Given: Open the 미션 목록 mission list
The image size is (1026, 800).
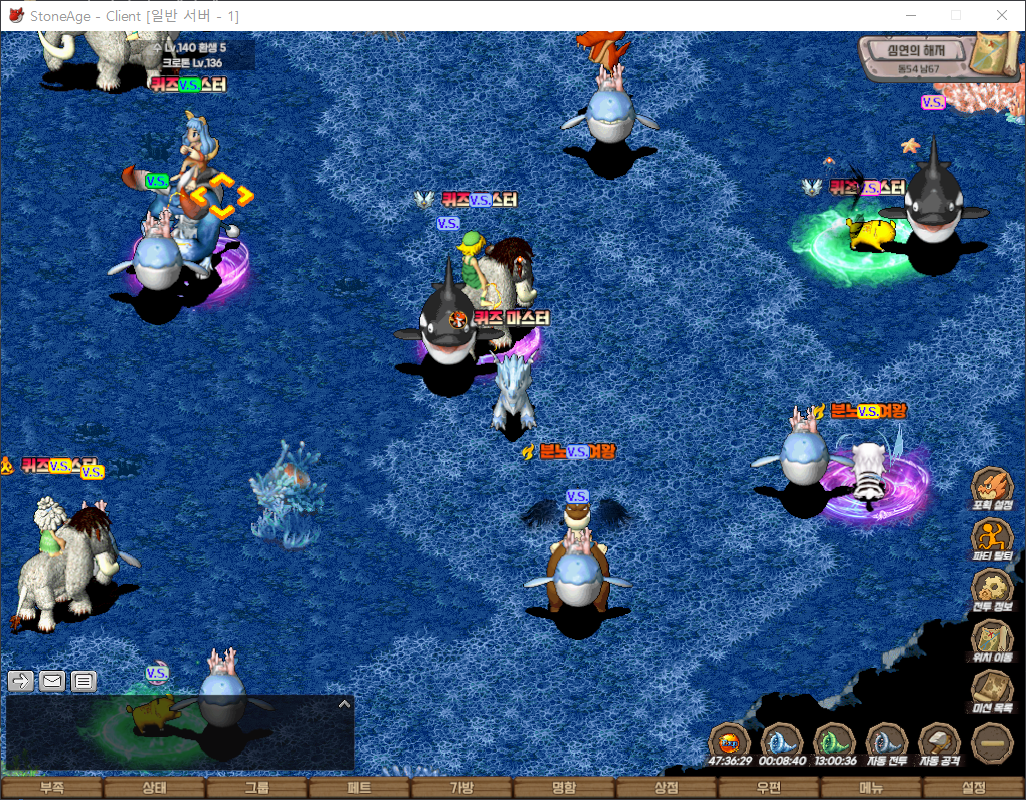Looking at the screenshot, I should tap(992, 690).
